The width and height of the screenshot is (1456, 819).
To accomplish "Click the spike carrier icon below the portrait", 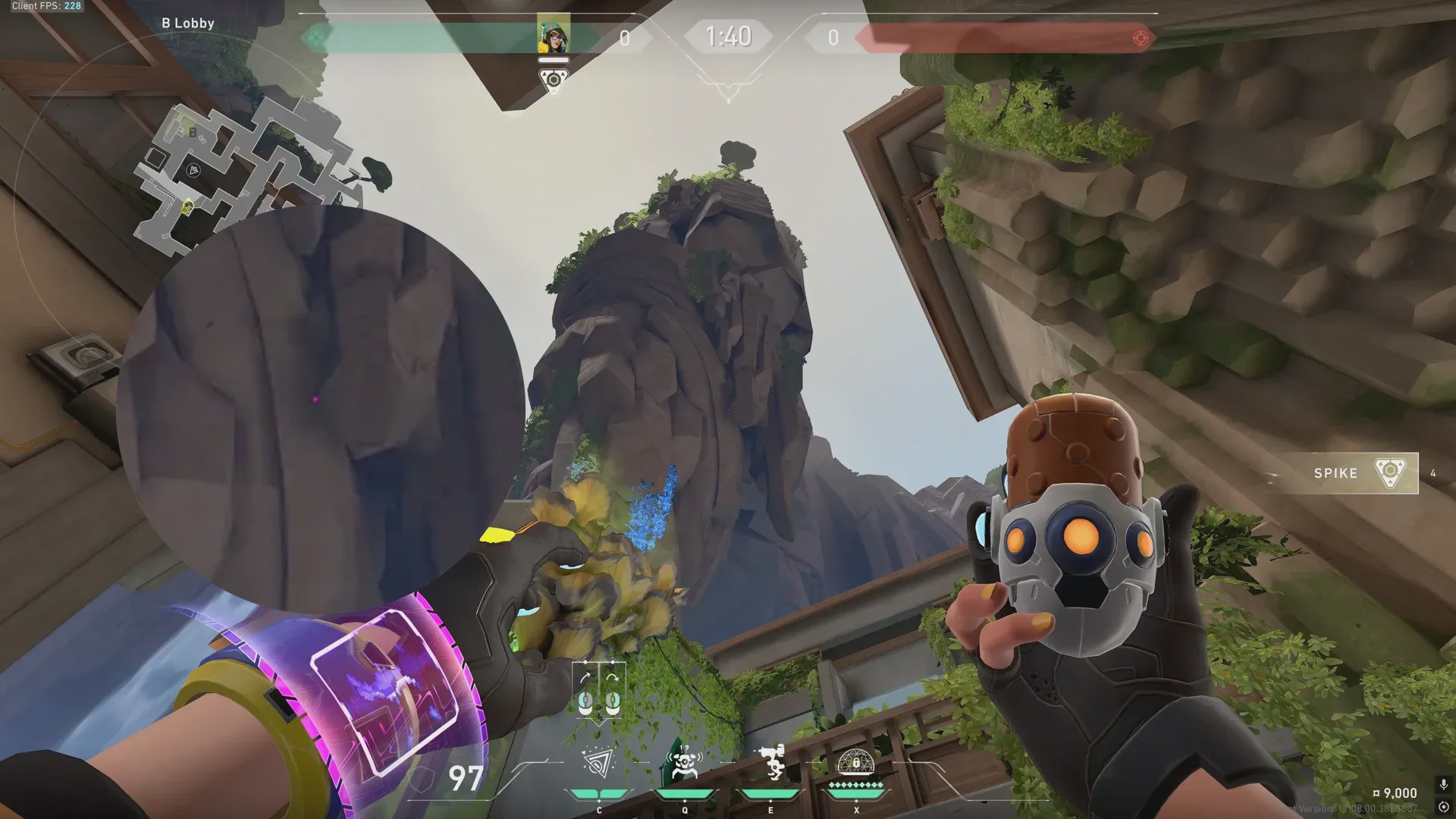I will 554,80.
